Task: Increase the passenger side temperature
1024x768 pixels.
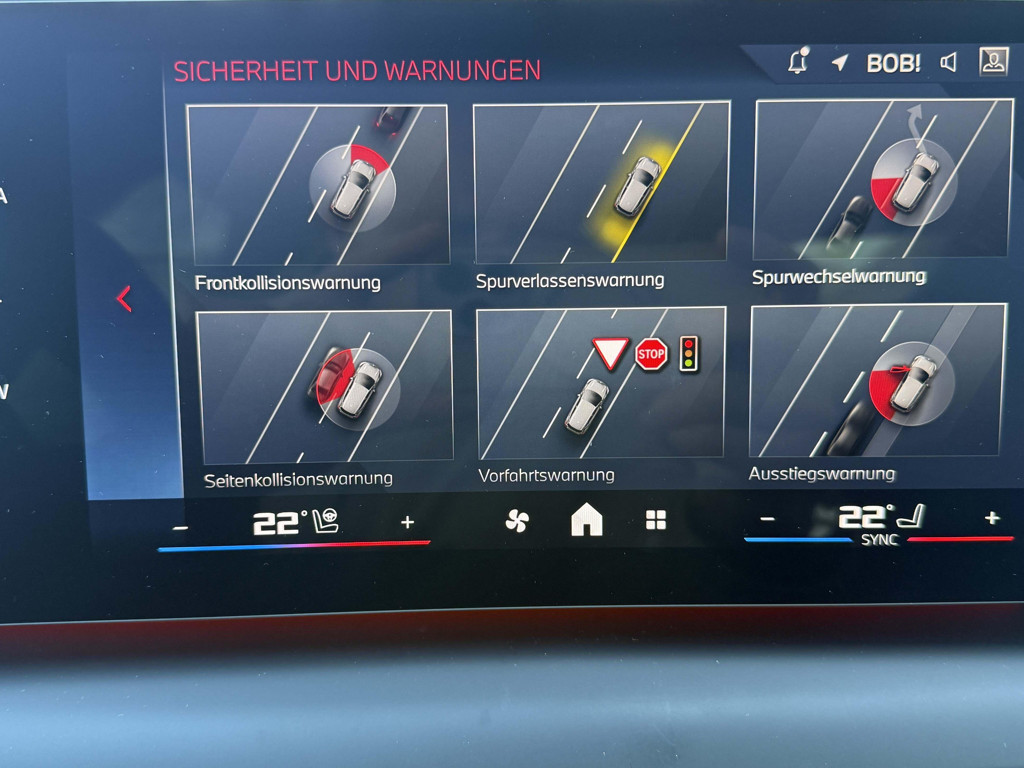Action: point(991,517)
